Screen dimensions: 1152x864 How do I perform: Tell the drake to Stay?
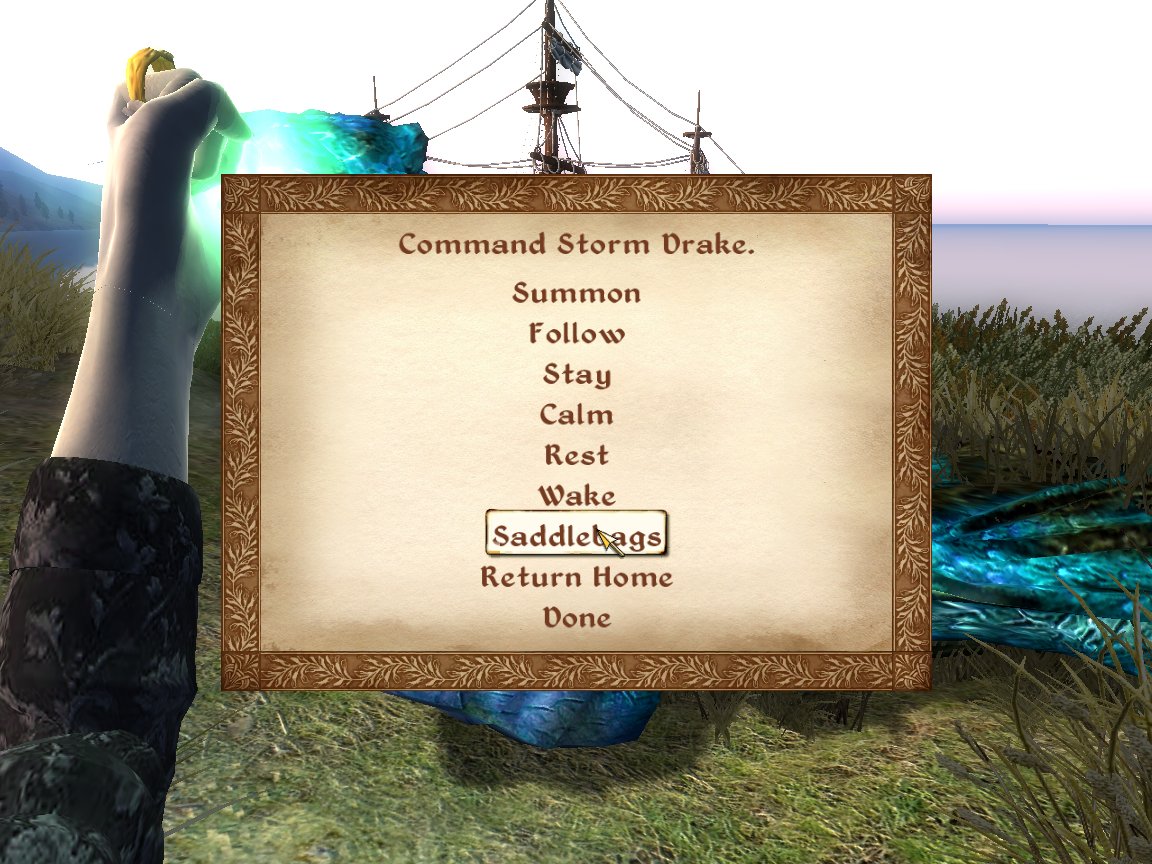coord(576,374)
